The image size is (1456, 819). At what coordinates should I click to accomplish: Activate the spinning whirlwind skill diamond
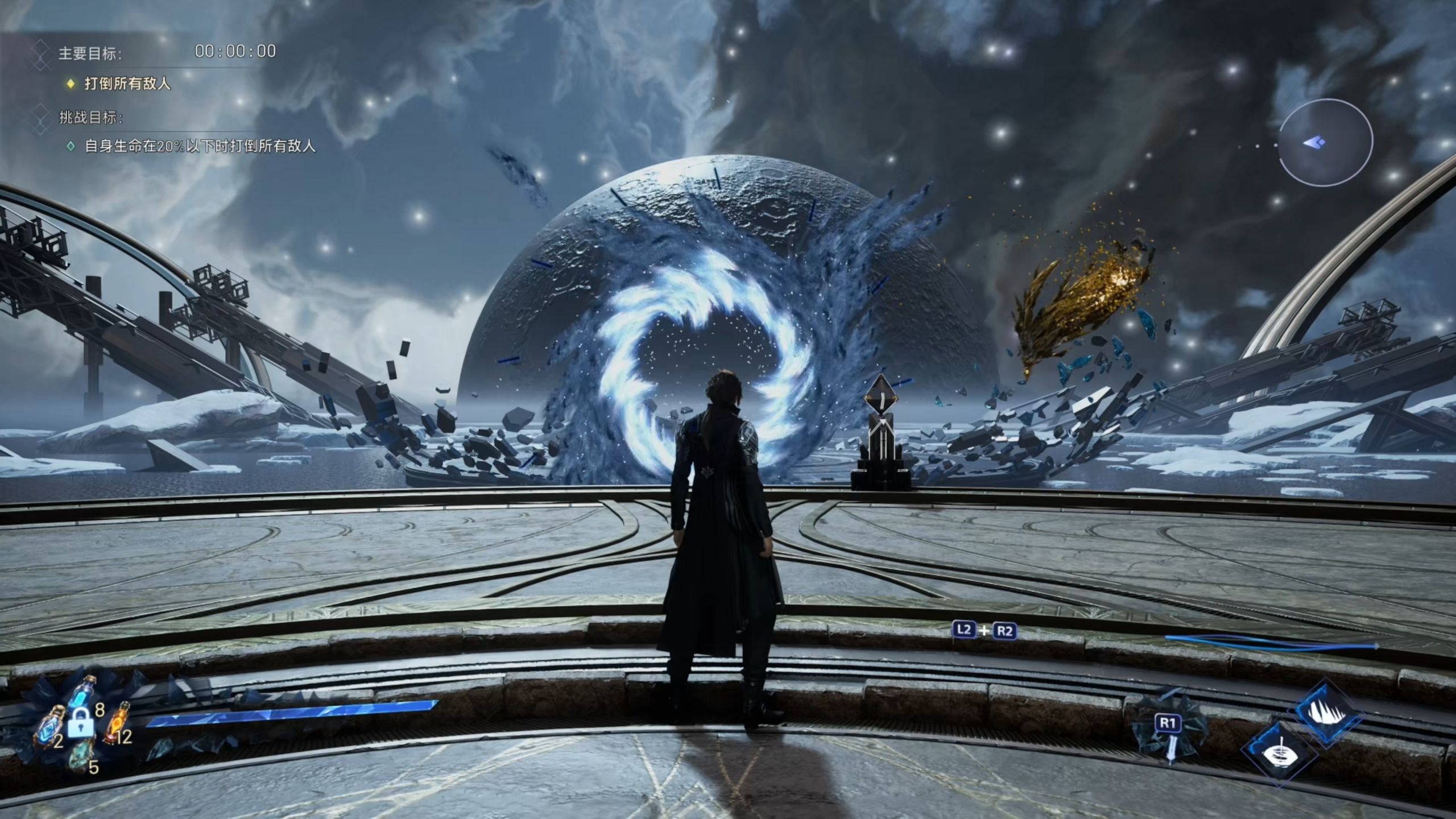[1279, 754]
